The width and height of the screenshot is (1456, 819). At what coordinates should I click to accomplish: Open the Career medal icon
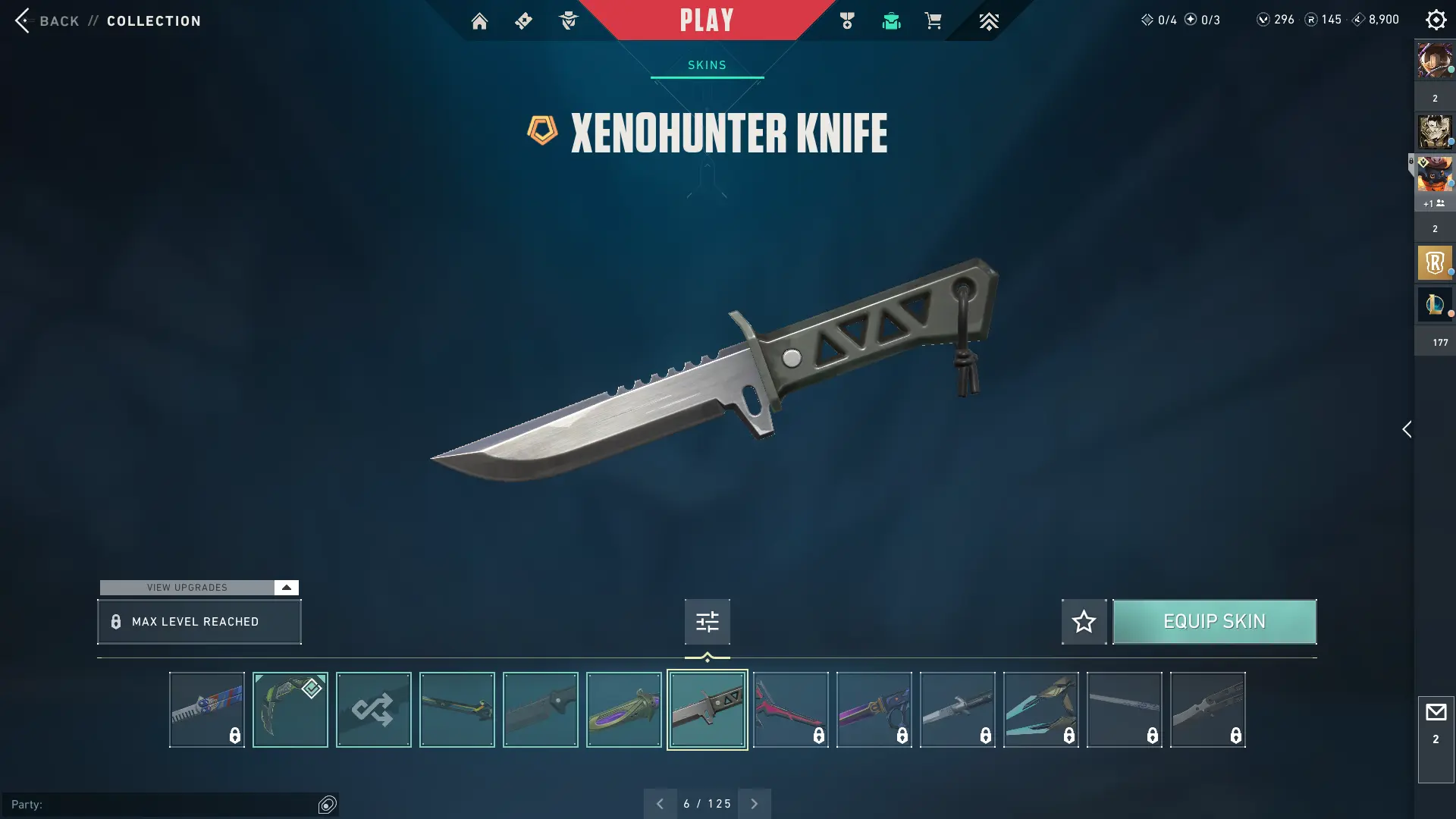coord(847,20)
